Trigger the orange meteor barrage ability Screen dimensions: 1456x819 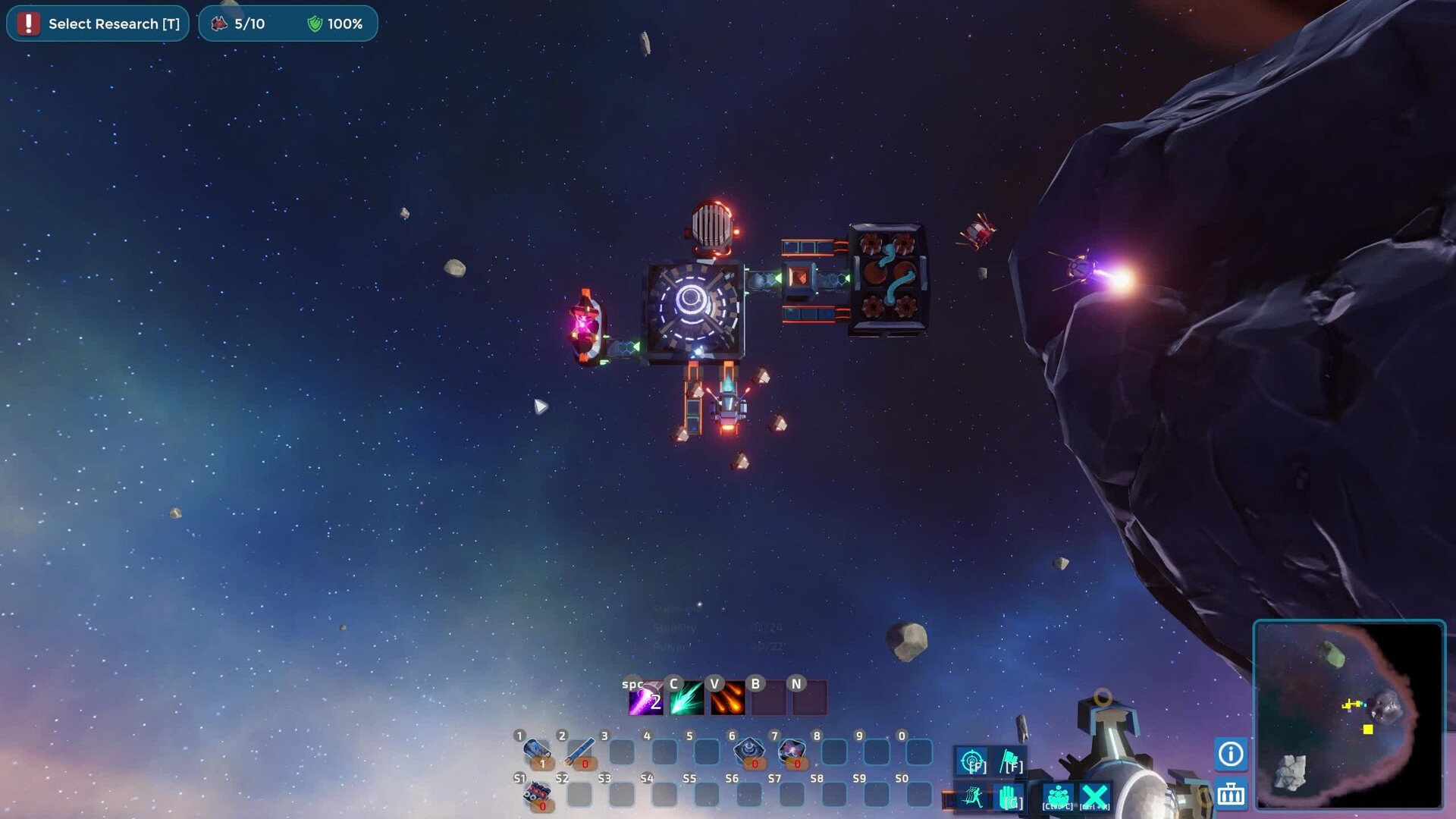point(727,699)
